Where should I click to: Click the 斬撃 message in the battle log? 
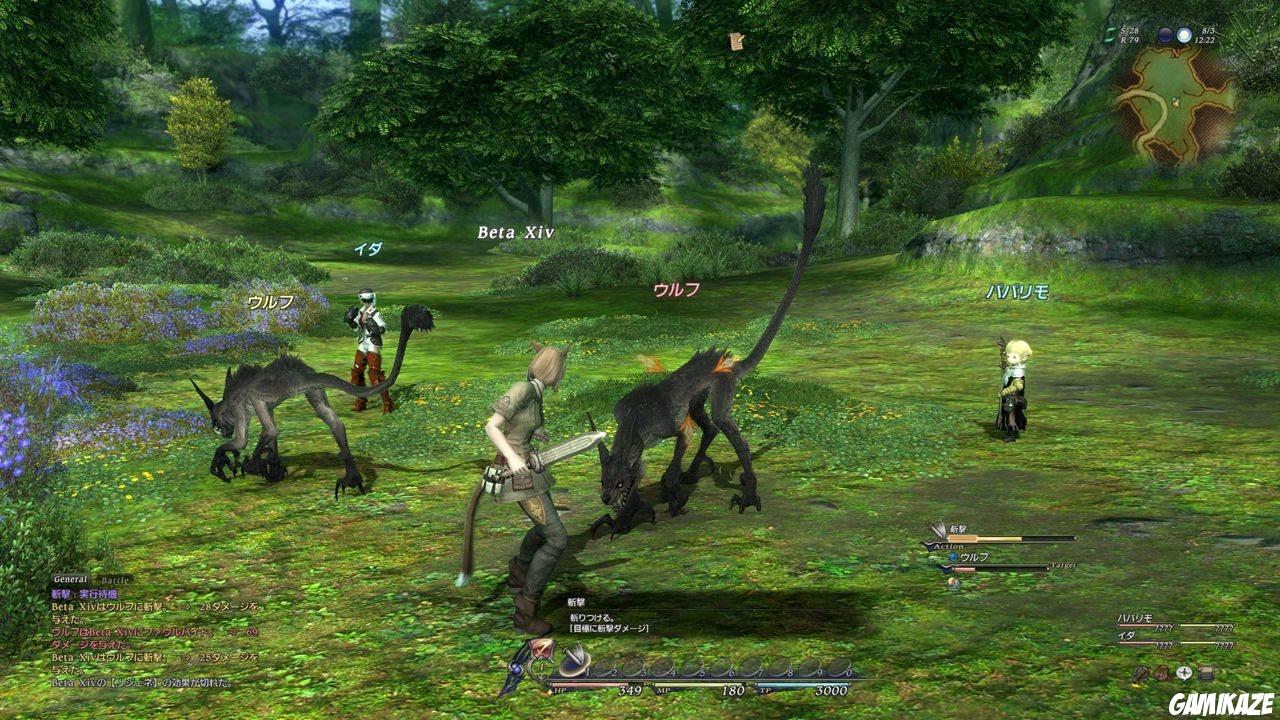pos(60,593)
